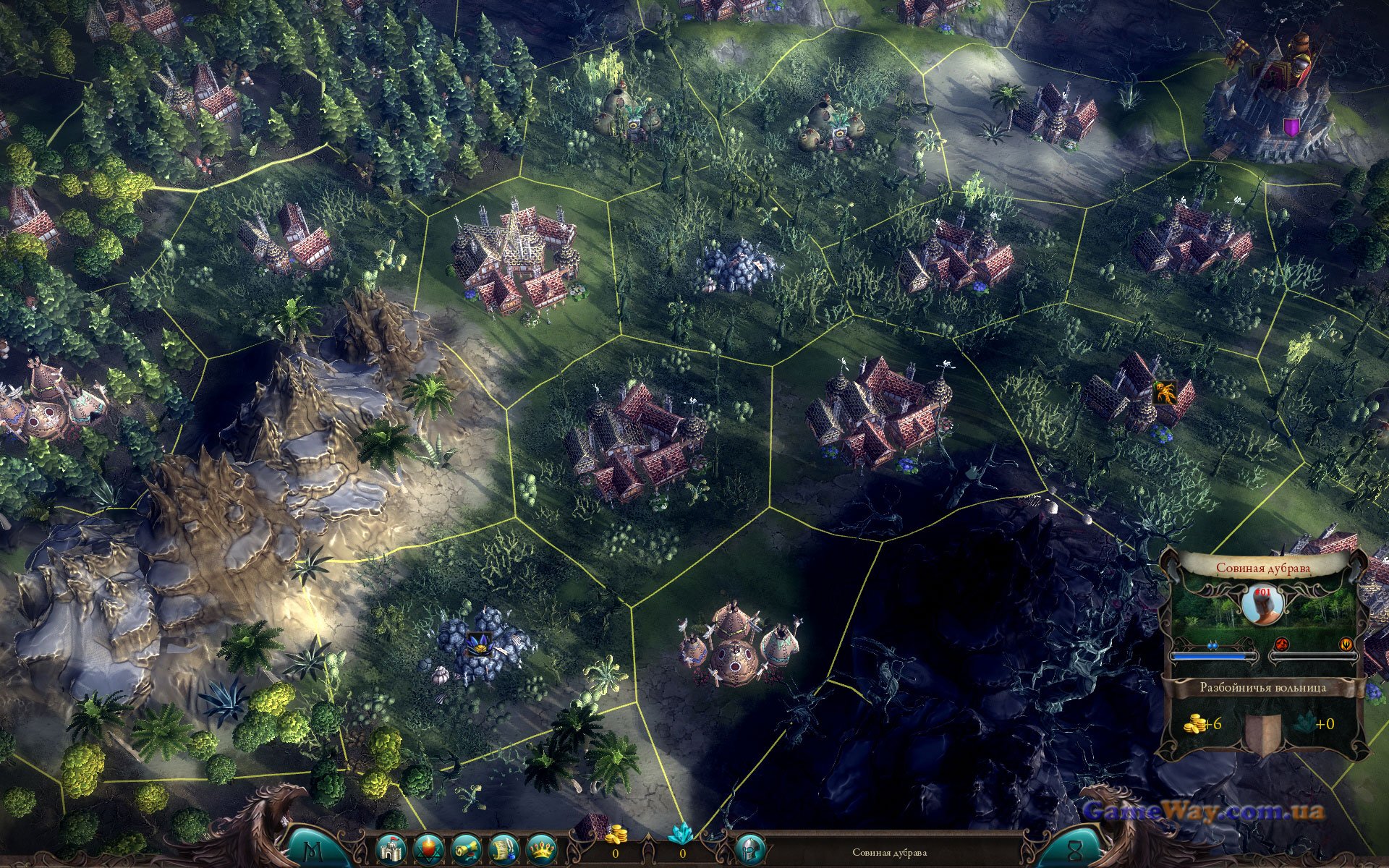The width and height of the screenshot is (1389, 868).
Task: Click the orange trident icon in the province panel
Action: pyautogui.click(x=1346, y=643)
